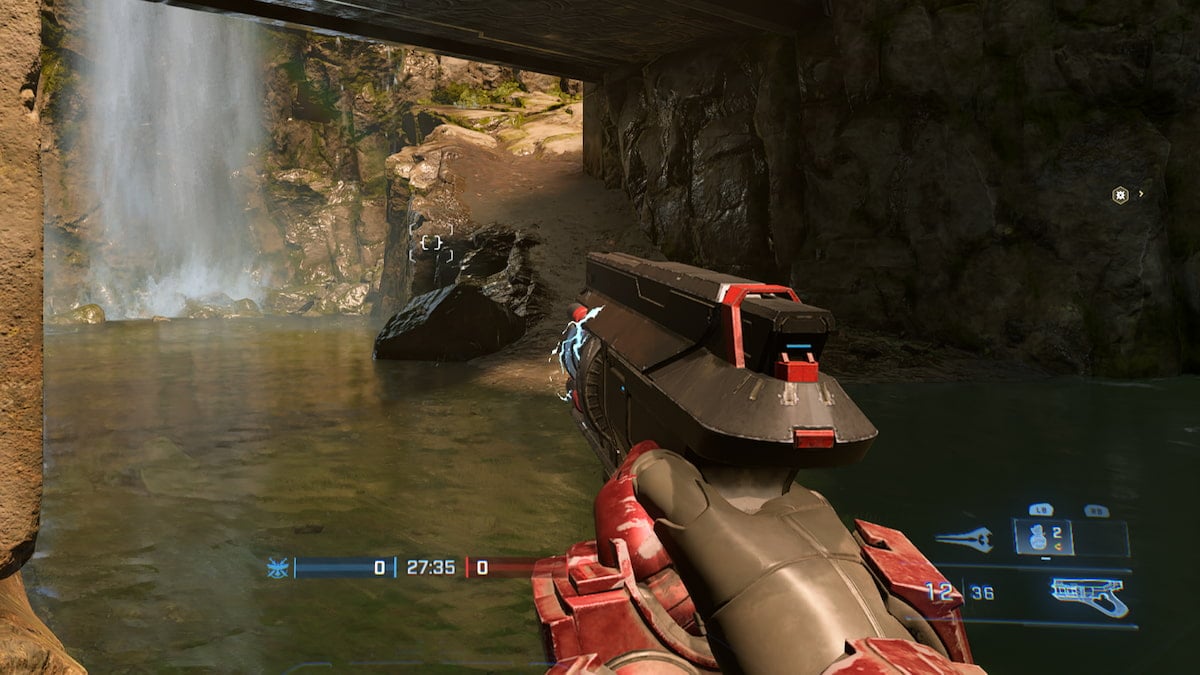Viewport: 1200px width, 675px height.
Task: Select the equipped pistol weapon icon
Action: (1089, 597)
